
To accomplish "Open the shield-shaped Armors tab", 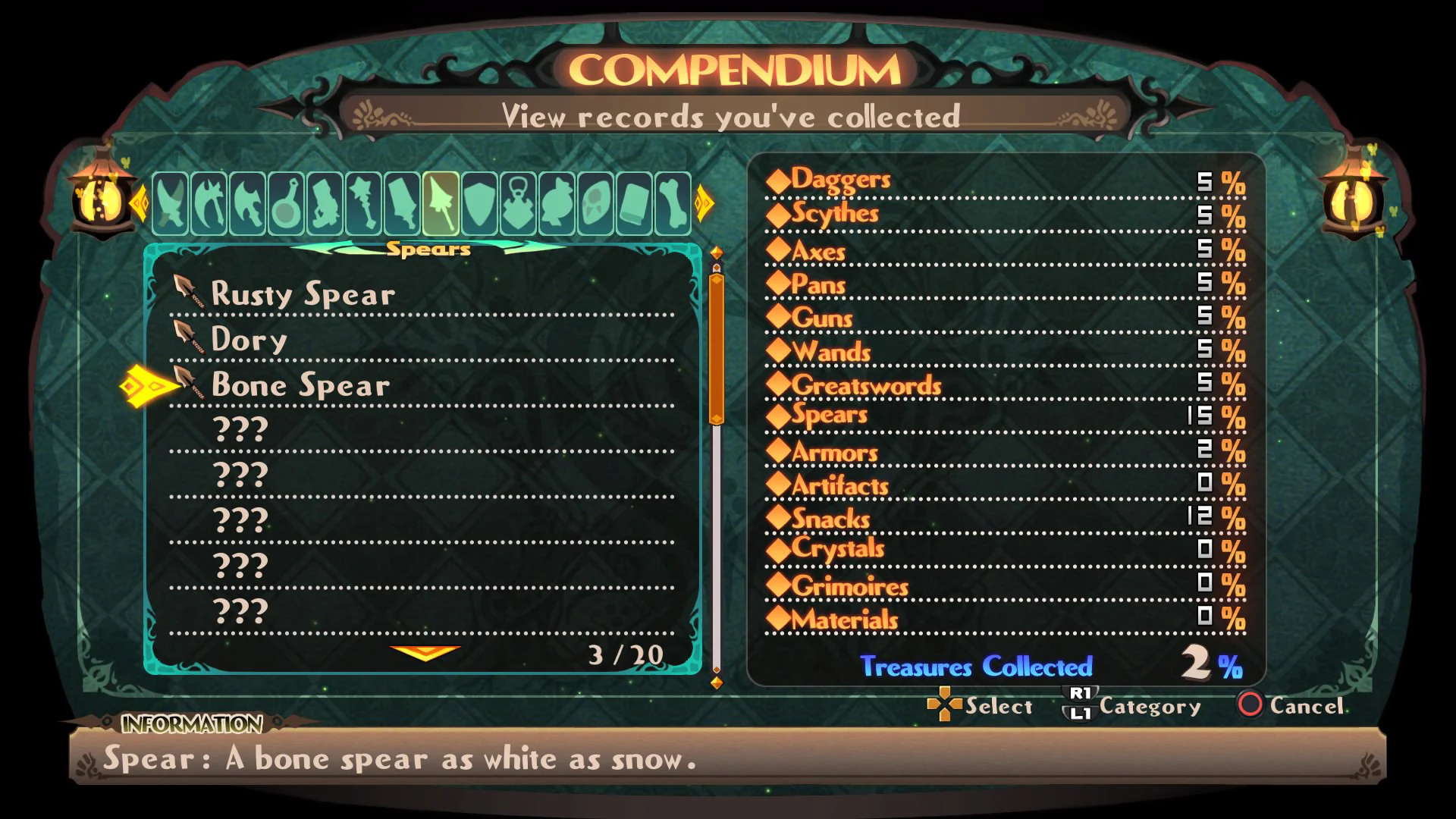I will pos(480,203).
